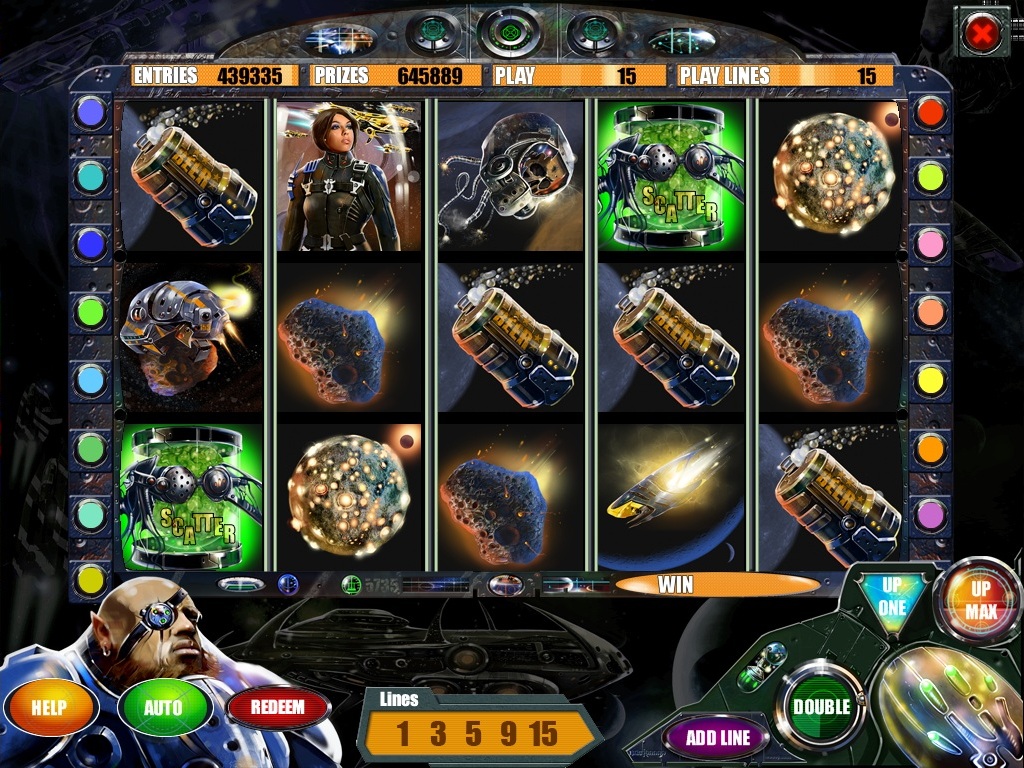Viewport: 1024px width, 768px height.
Task: Set maximum bet with UP MAX
Action: click(980, 600)
